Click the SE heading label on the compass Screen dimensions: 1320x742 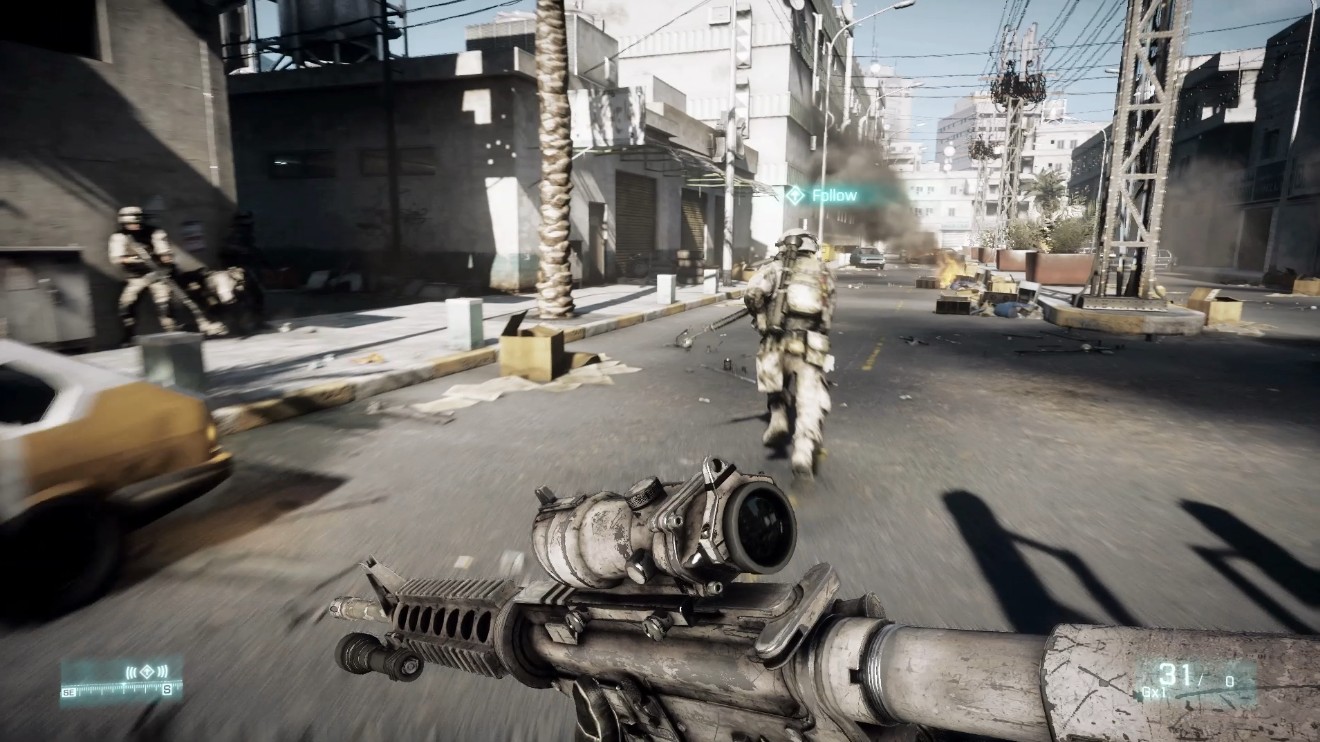point(68,690)
